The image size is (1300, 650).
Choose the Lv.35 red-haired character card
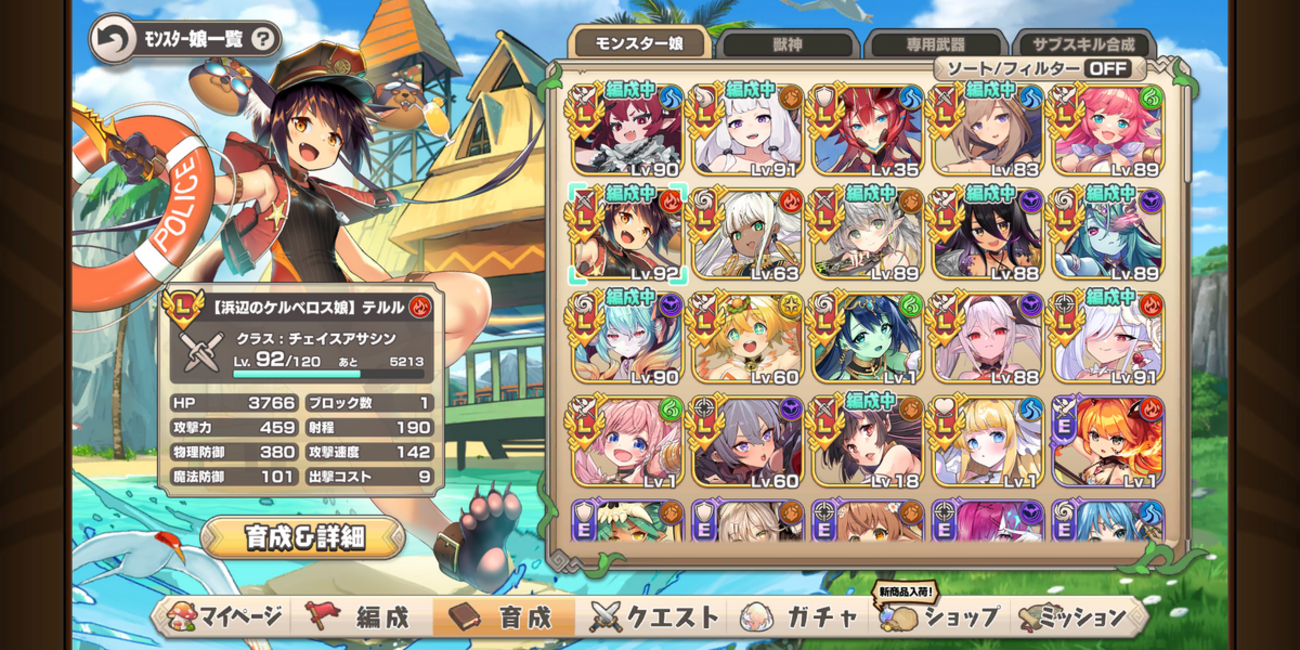(868, 130)
